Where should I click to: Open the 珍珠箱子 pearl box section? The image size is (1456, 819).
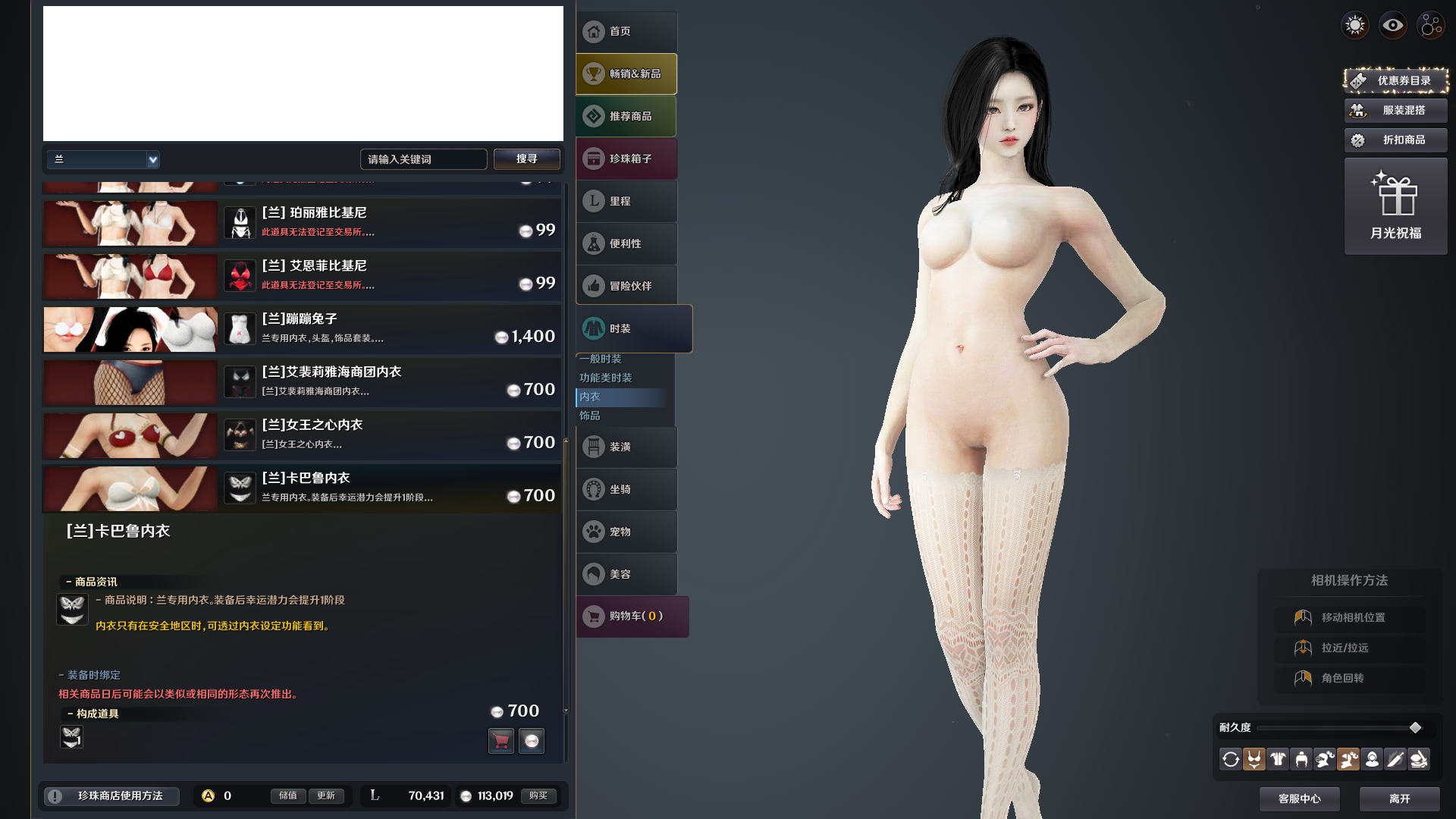tap(626, 158)
